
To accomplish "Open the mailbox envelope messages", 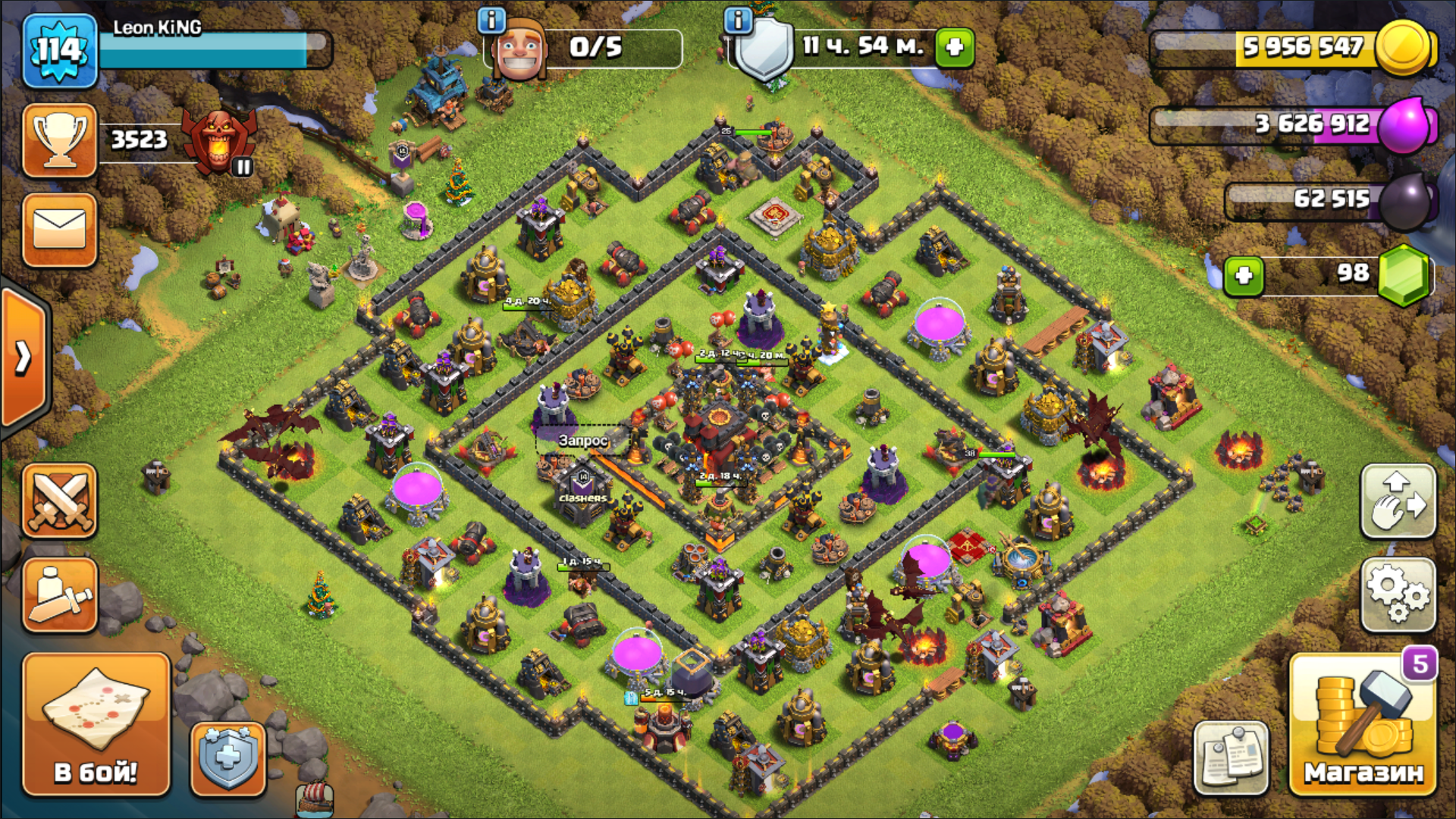I will [60, 231].
